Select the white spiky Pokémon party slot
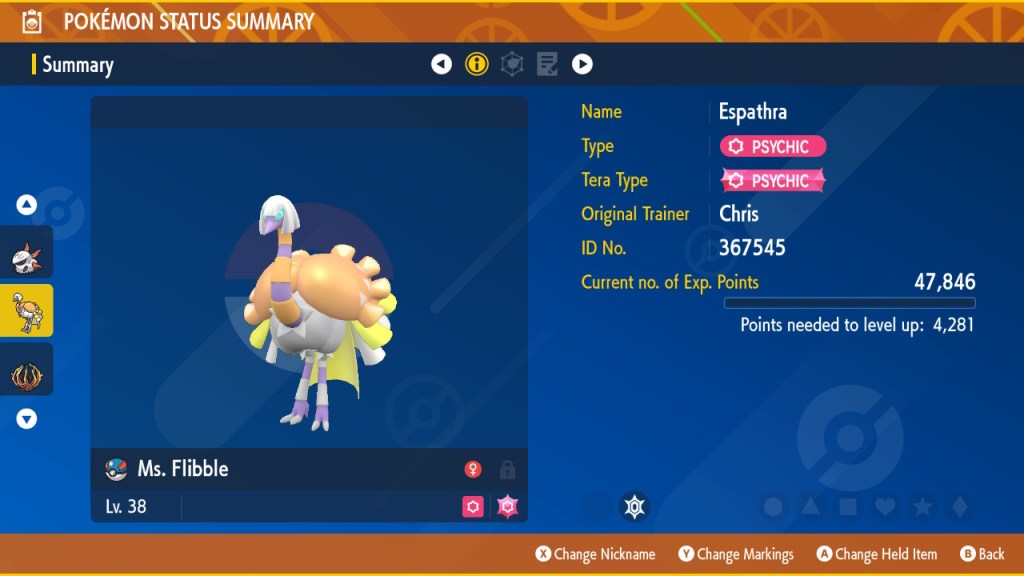The image size is (1024, 576). click(x=27, y=253)
